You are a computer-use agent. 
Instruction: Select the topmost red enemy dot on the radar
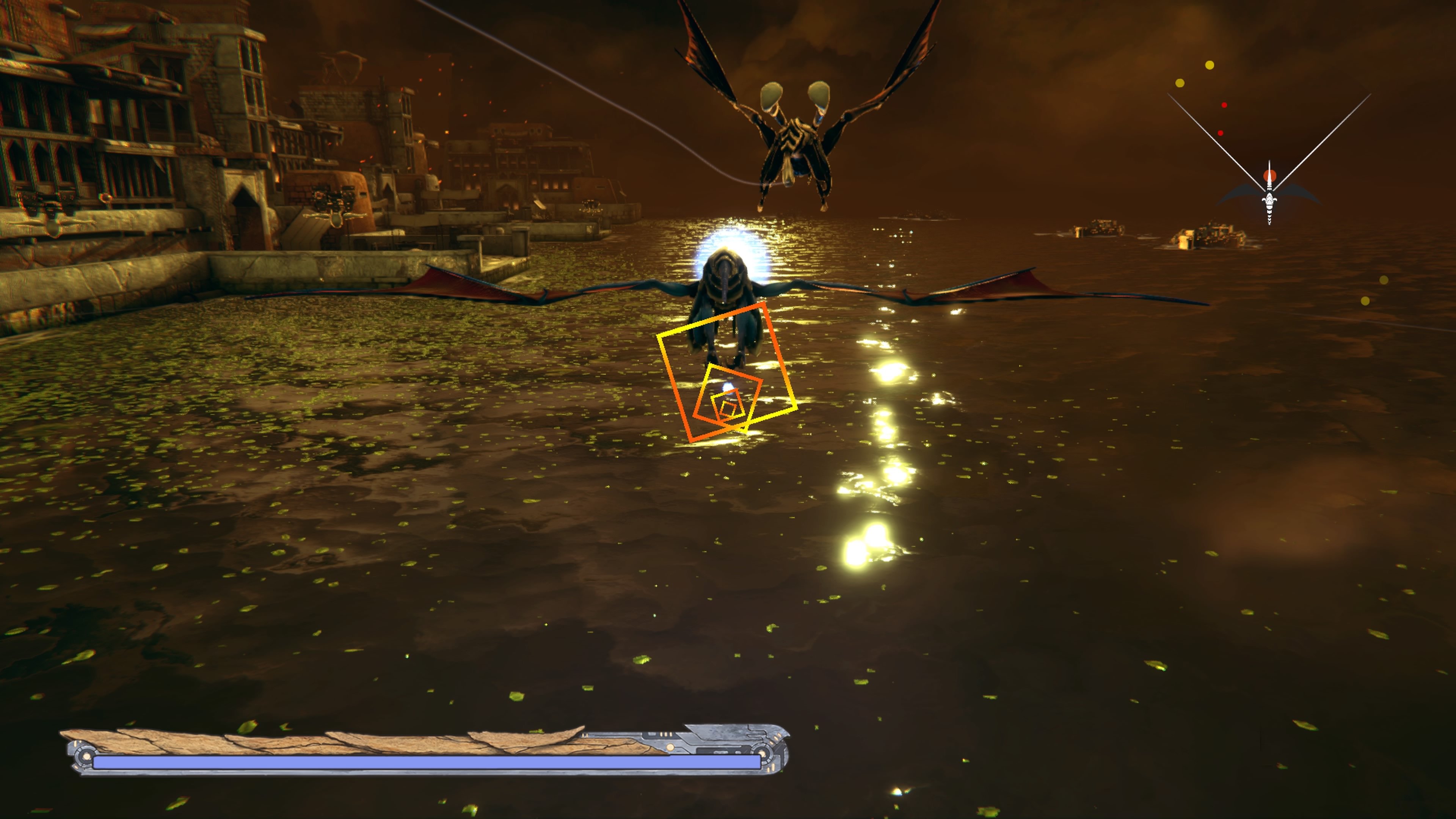(1224, 105)
